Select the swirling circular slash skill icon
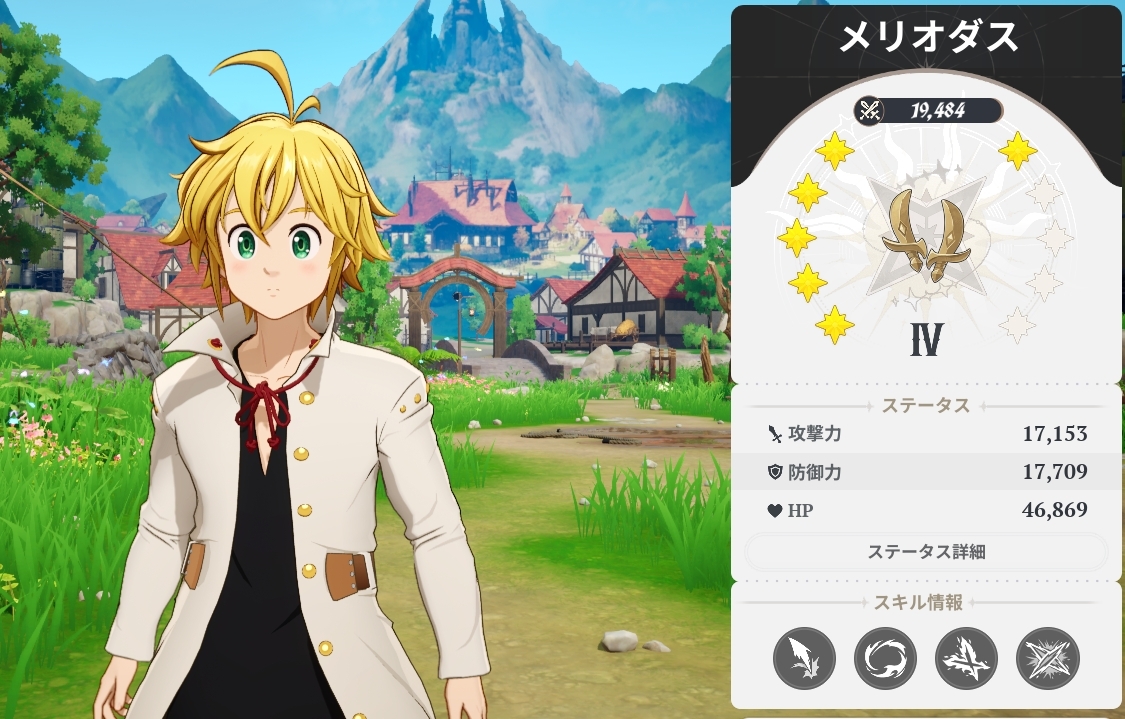 (886, 659)
